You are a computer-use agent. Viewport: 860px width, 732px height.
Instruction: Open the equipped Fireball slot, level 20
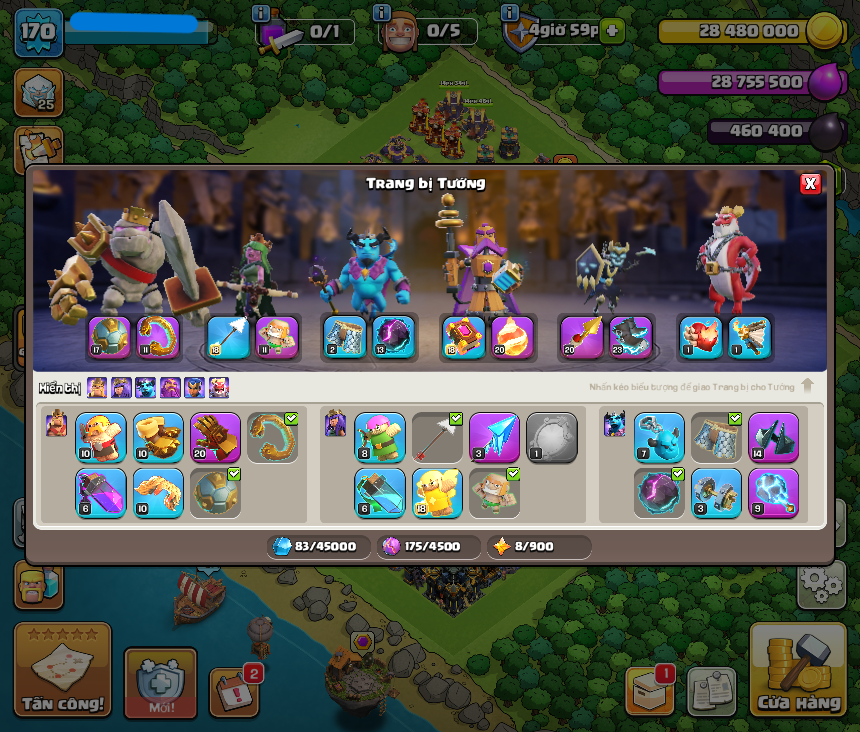(512, 337)
